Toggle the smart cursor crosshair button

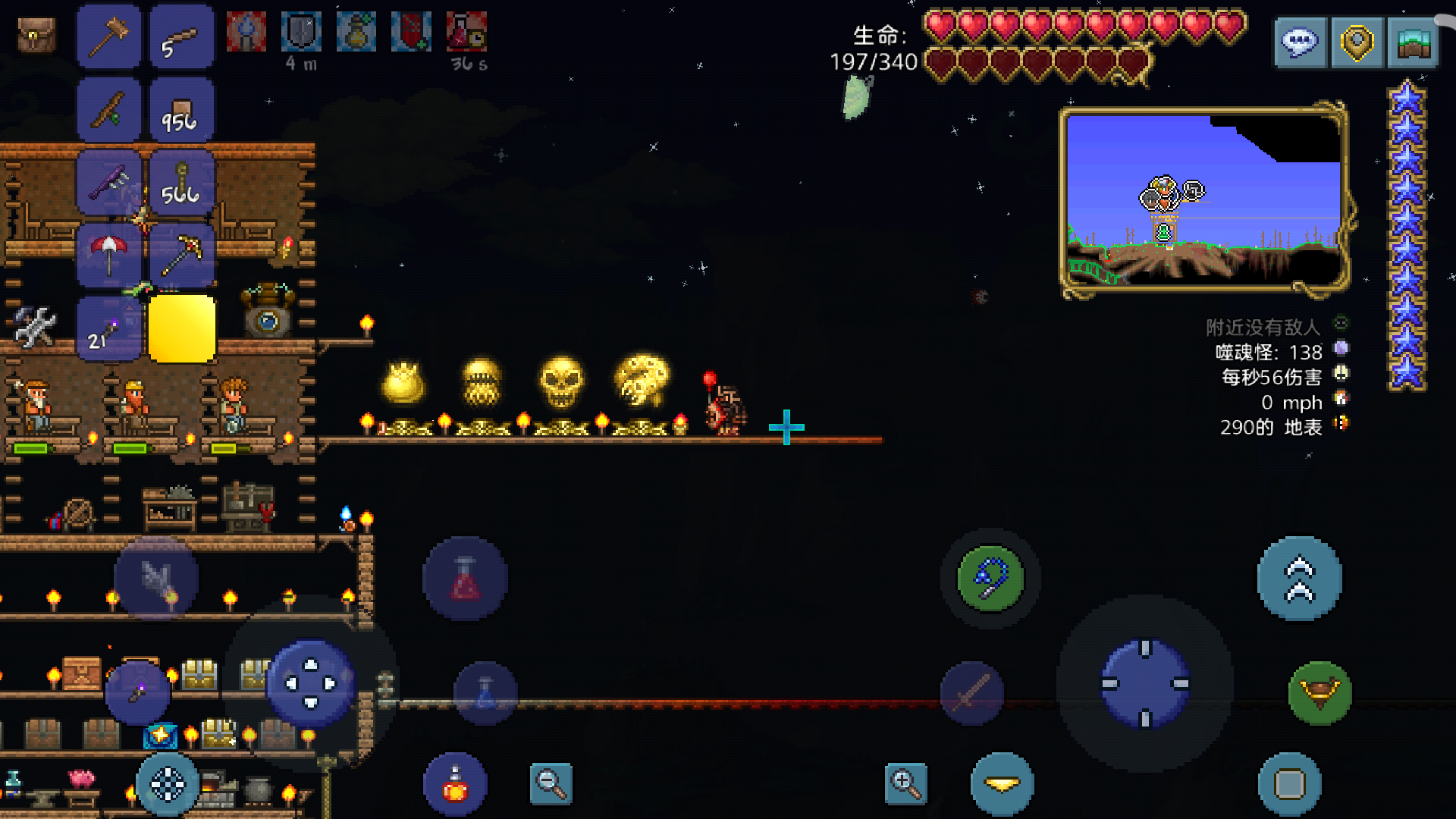click(168, 785)
